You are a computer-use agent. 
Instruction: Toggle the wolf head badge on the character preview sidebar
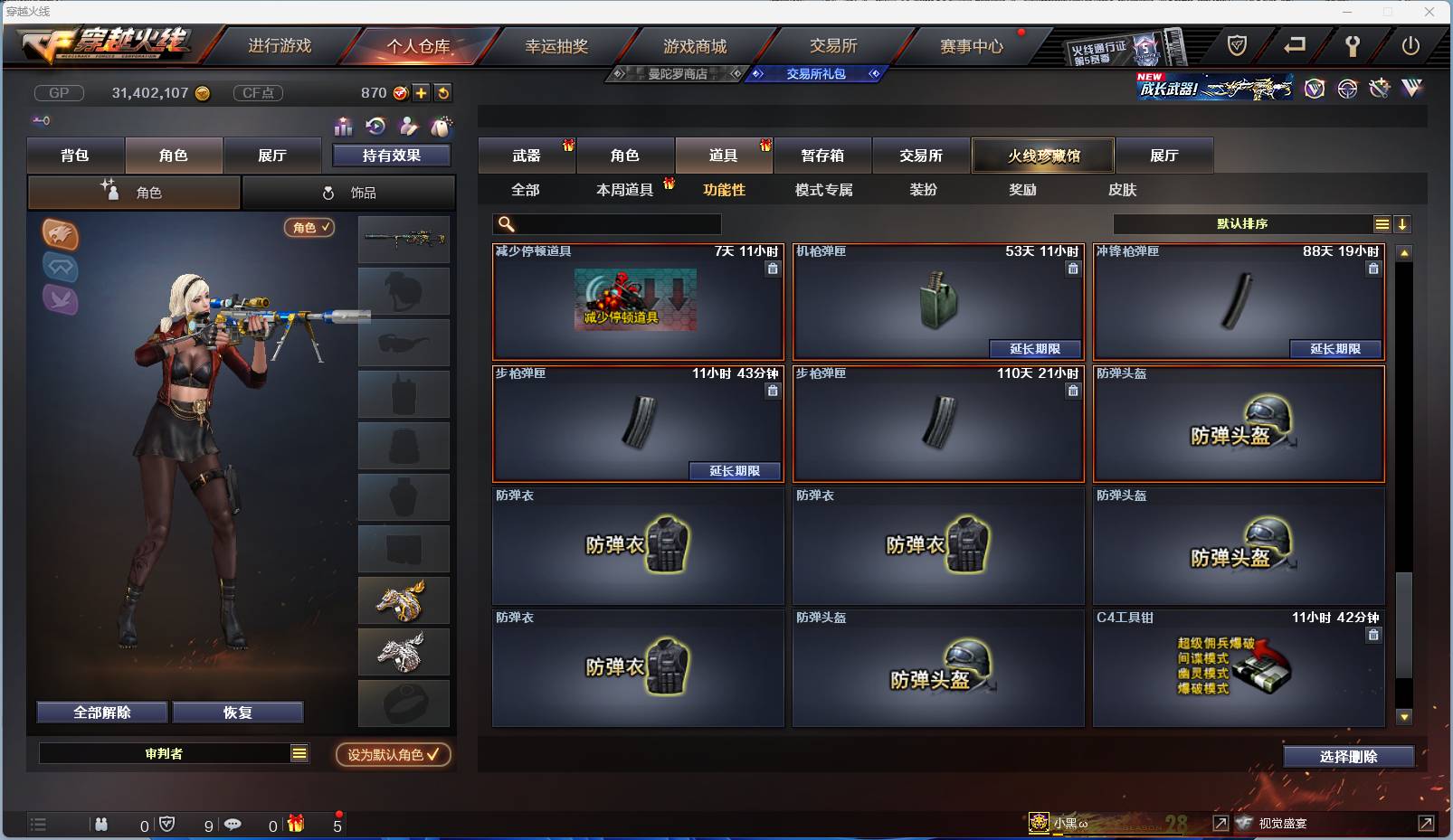tap(61, 235)
